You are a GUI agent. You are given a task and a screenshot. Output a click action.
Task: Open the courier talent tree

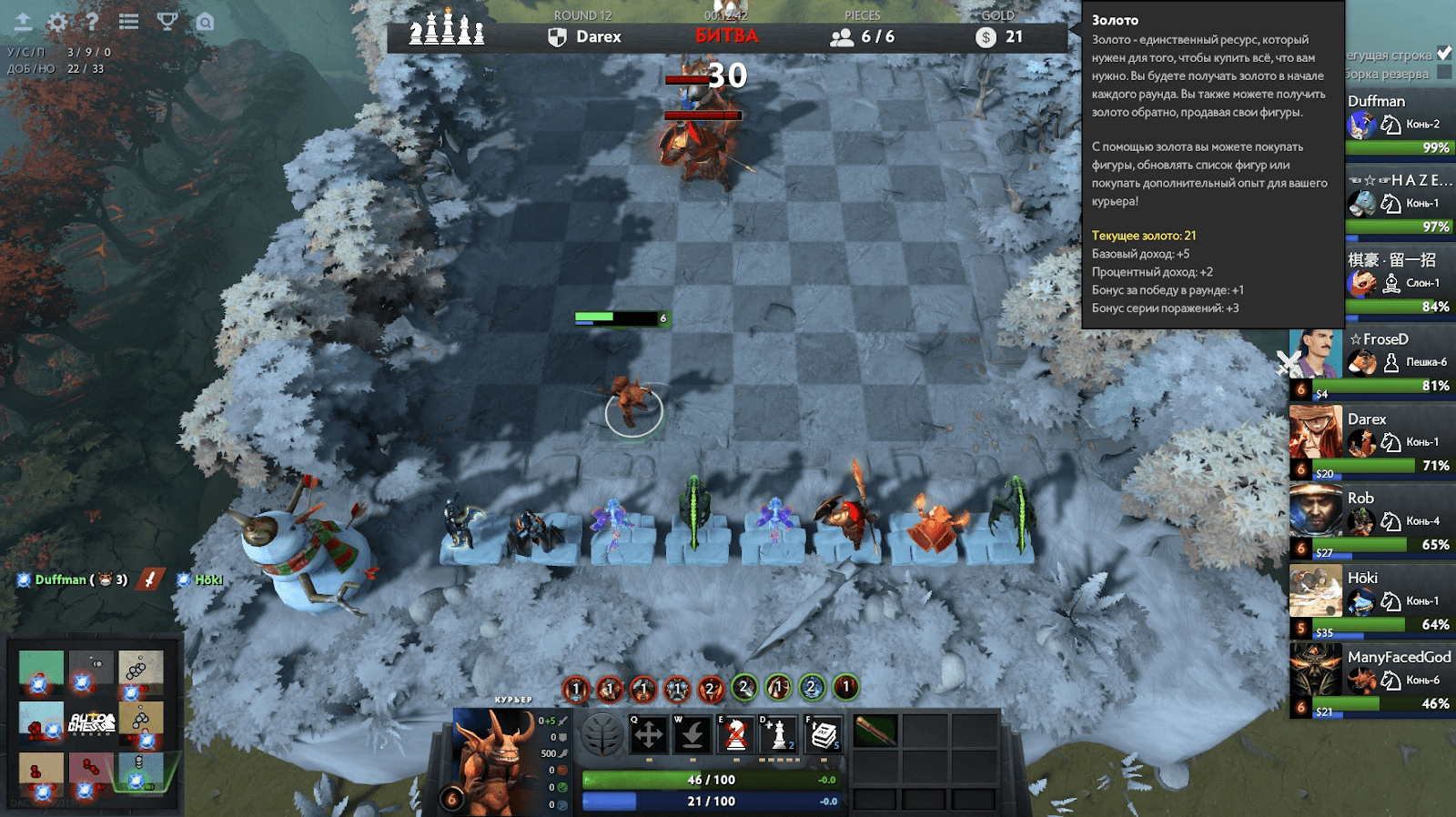tap(602, 734)
